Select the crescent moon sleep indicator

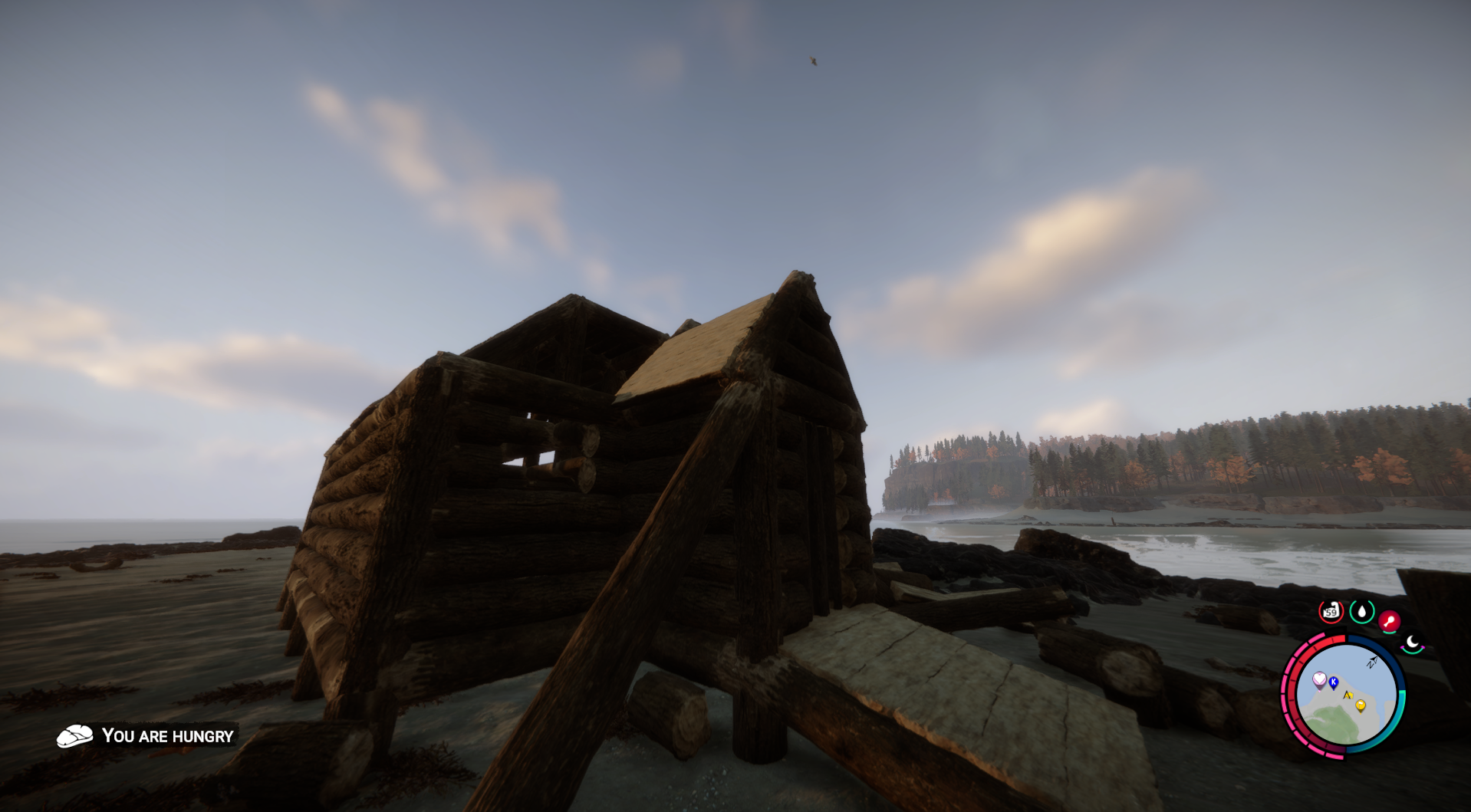tap(1411, 642)
